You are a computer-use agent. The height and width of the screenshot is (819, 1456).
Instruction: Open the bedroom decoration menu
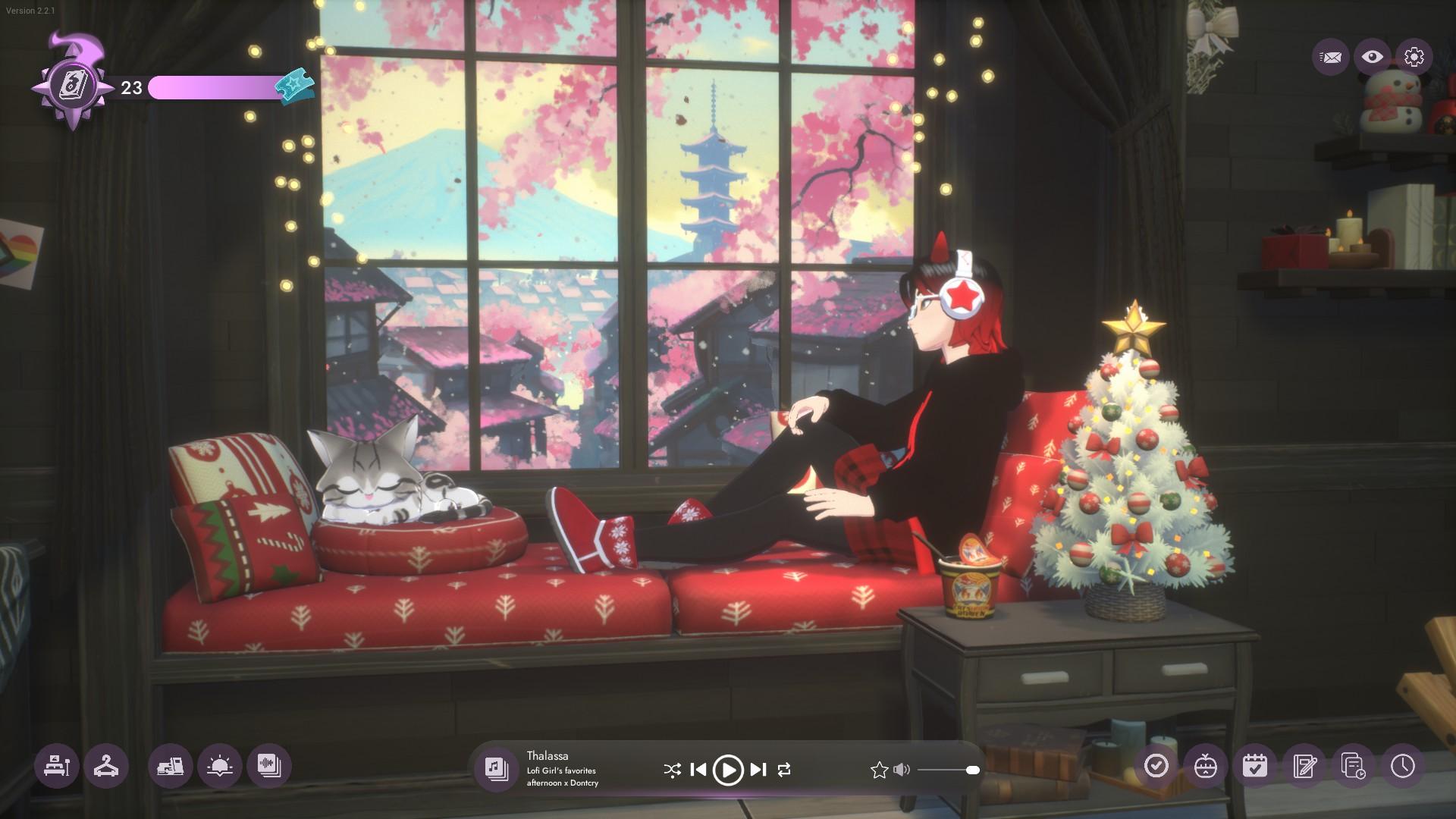(x=57, y=766)
